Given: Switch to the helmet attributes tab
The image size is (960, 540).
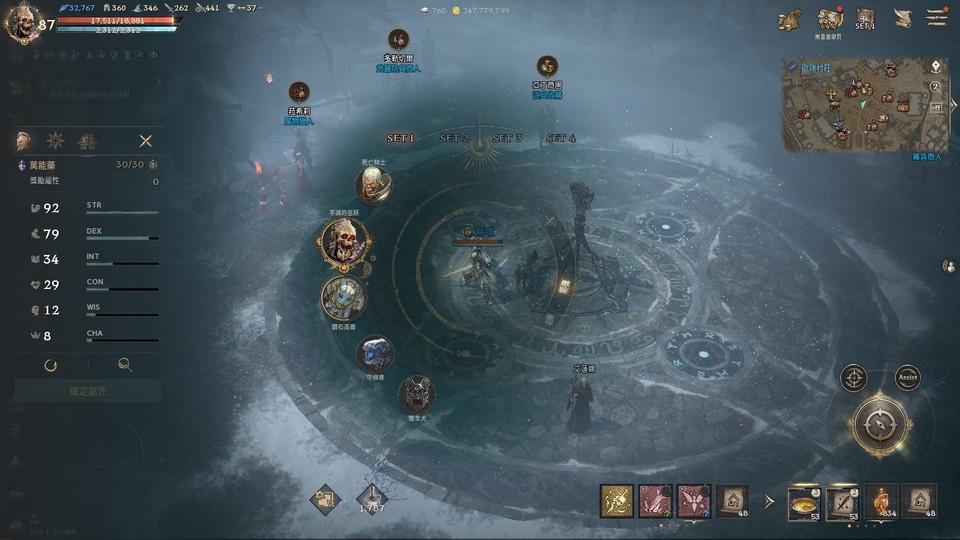Looking at the screenshot, I should (x=23, y=141).
